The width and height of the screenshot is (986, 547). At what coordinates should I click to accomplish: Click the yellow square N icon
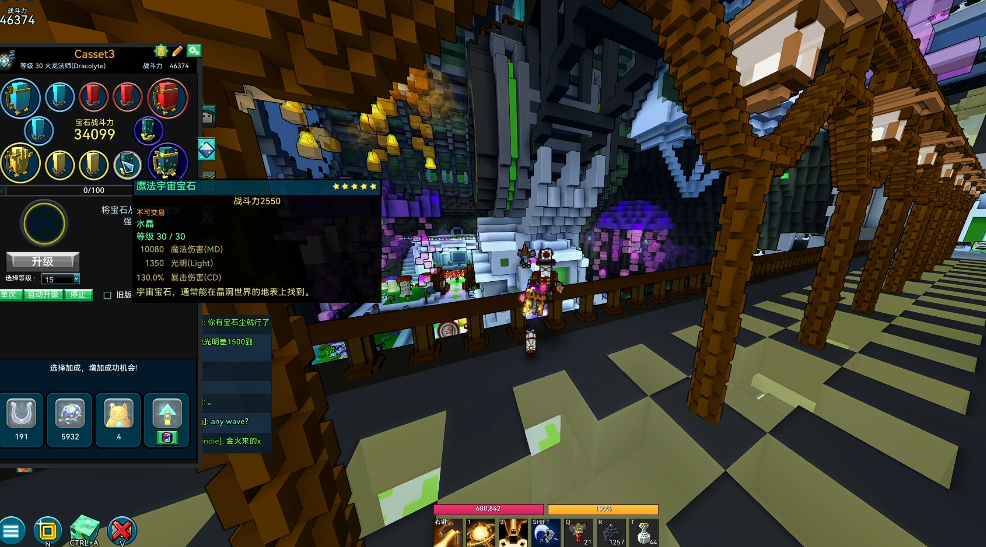tap(46, 530)
